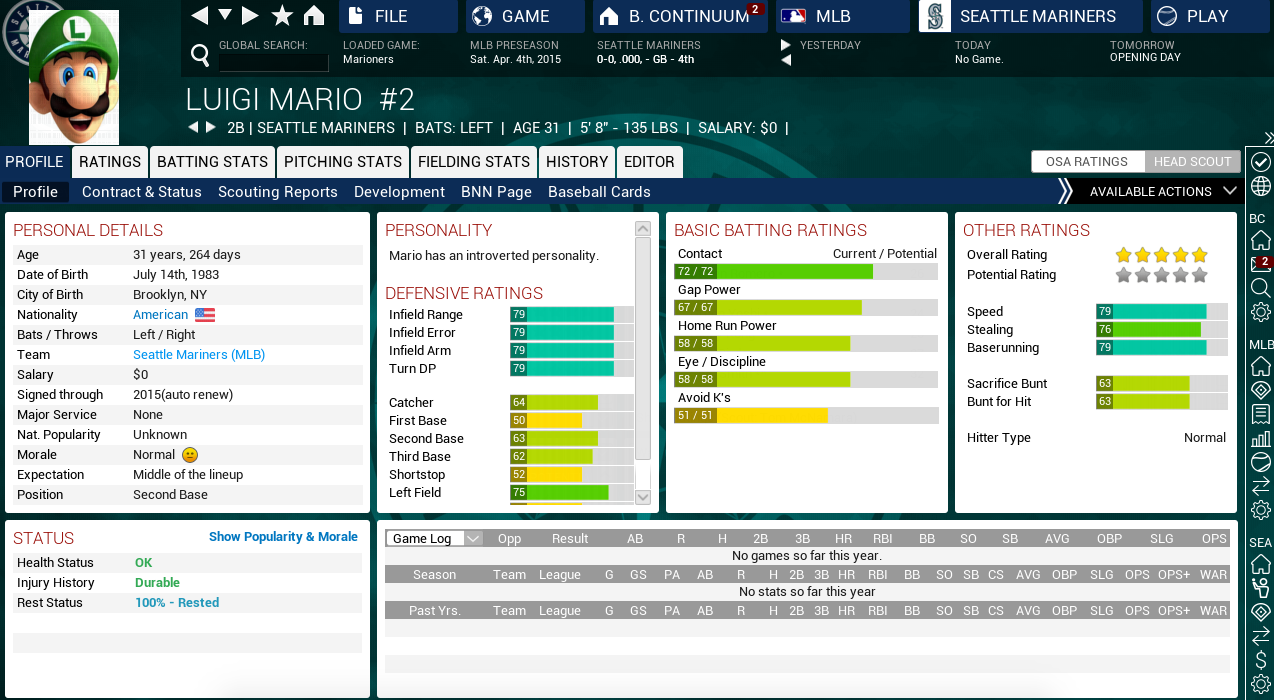Image resolution: width=1274 pixels, height=700 pixels.
Task: Bookmark player with the star icon
Action: point(283,15)
